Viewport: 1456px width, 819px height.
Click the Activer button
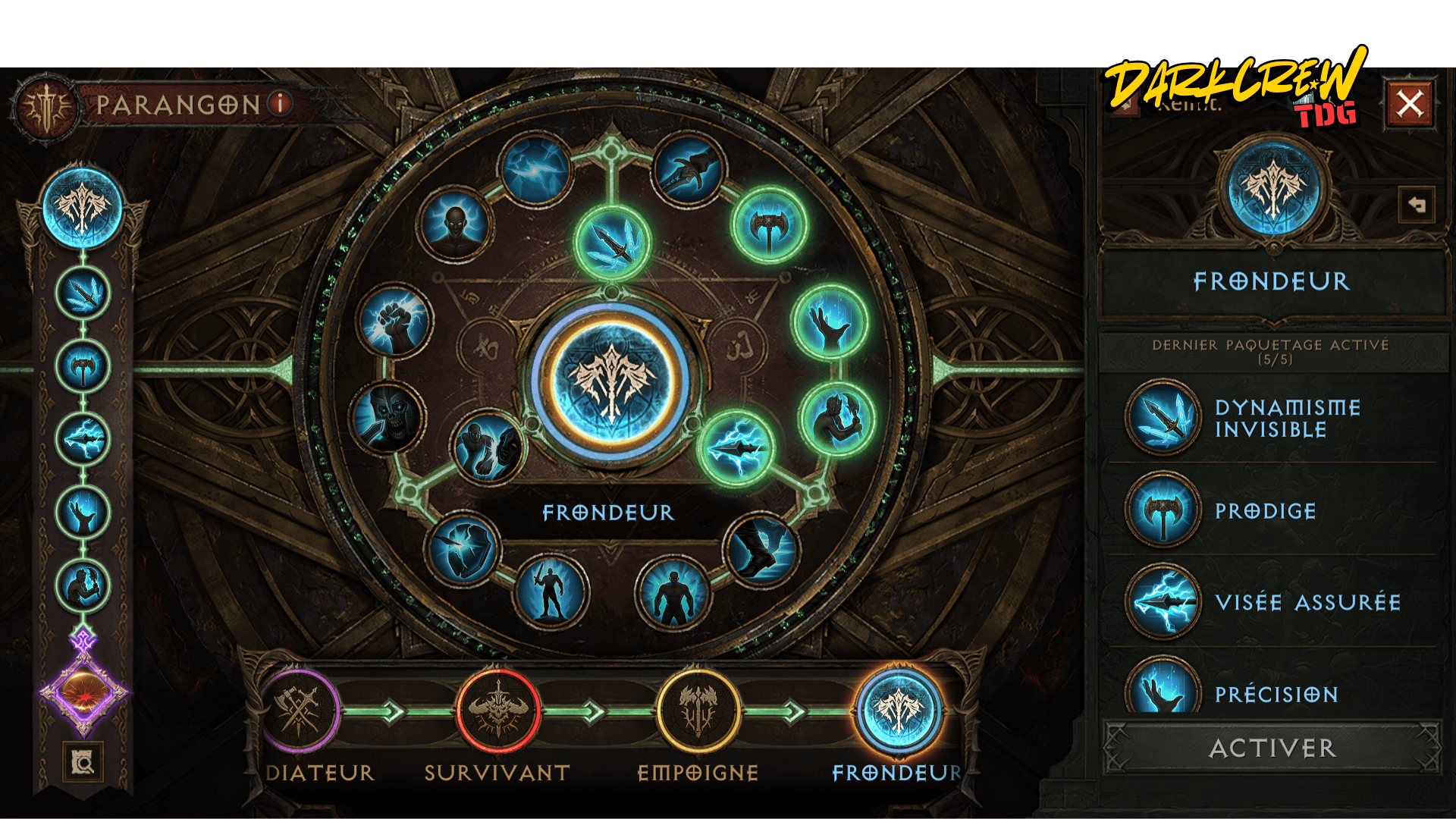click(x=1272, y=748)
